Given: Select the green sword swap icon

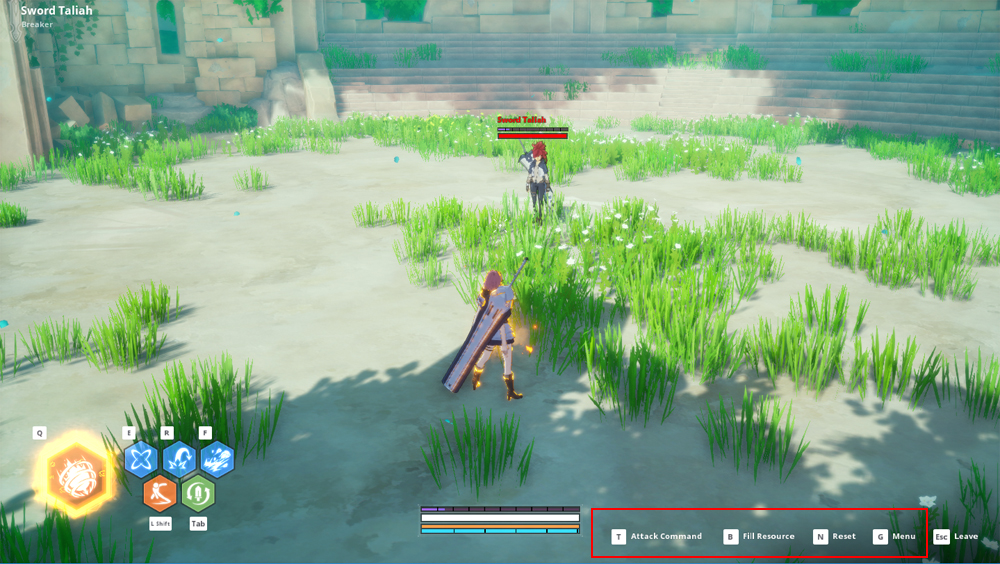Looking at the screenshot, I should tap(198, 493).
